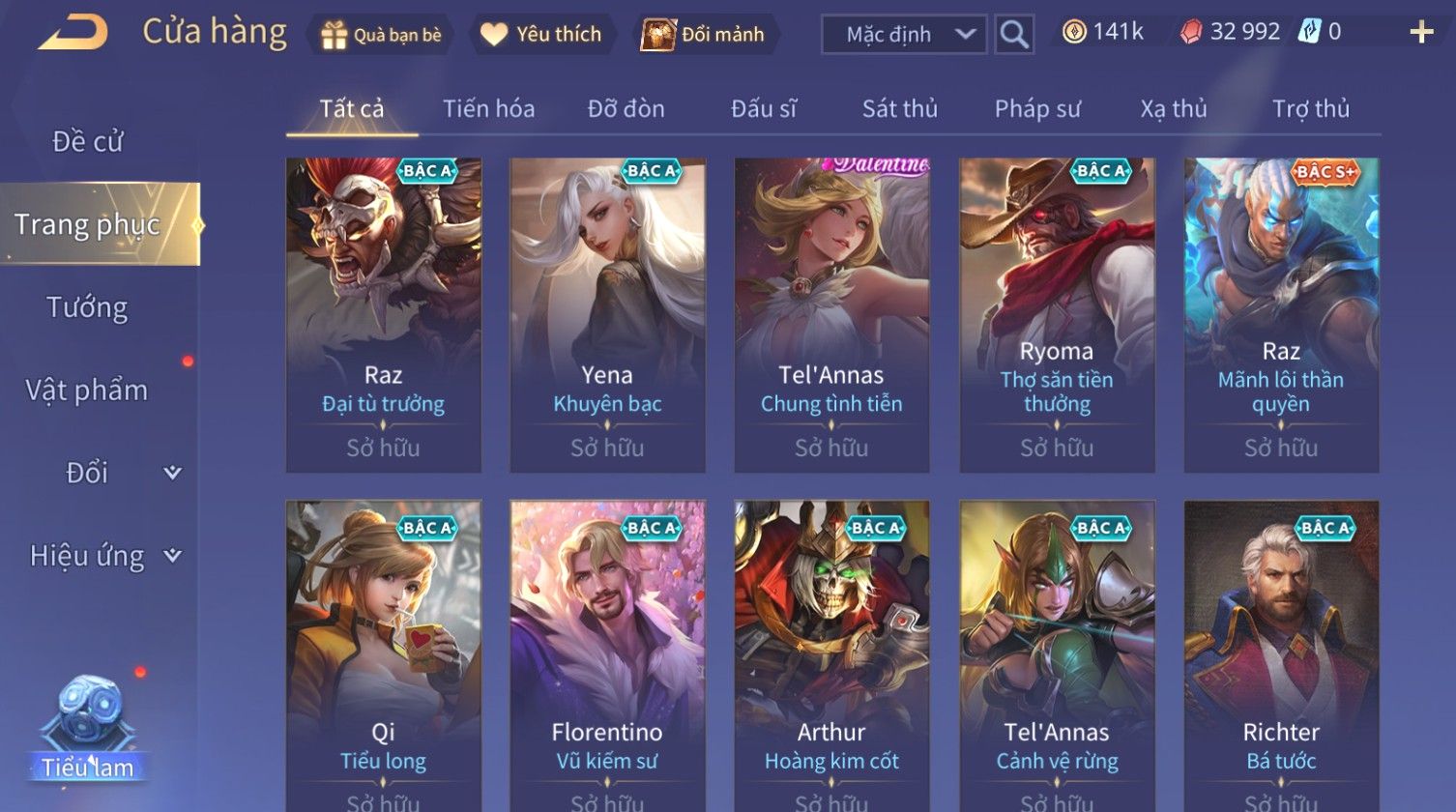Image resolution: width=1456 pixels, height=812 pixels.
Task: Add currency with the plus button
Action: (1421, 33)
